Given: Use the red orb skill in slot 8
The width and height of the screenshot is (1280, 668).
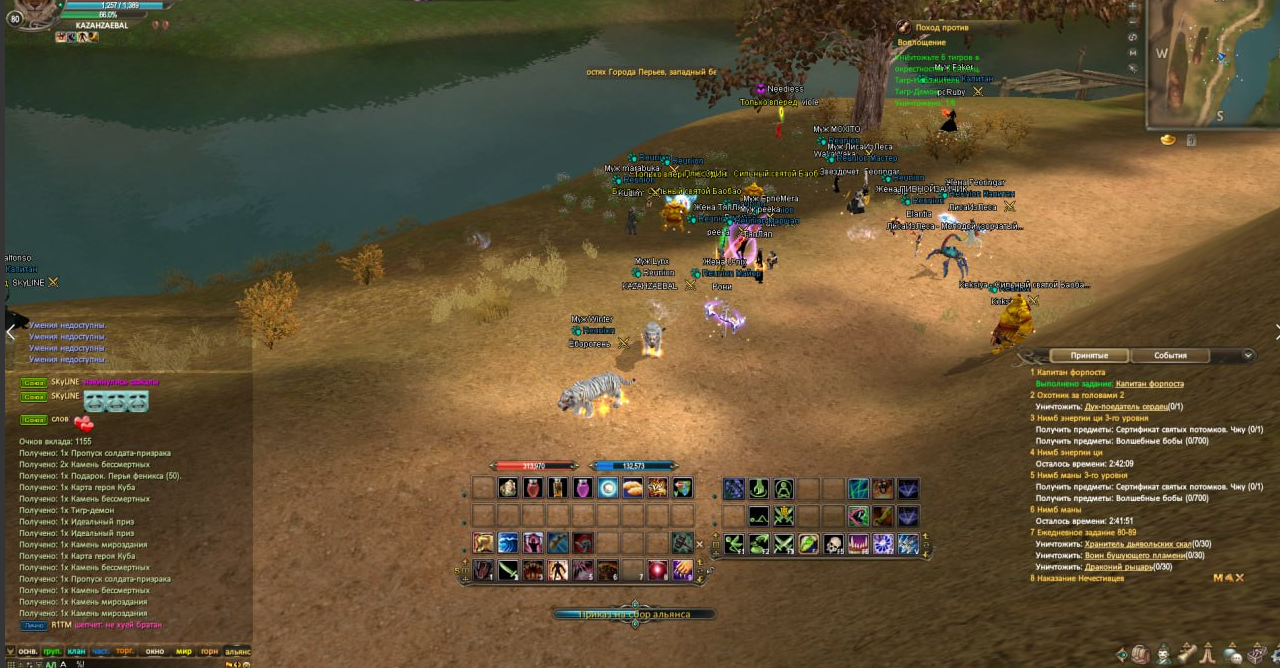Looking at the screenshot, I should (x=658, y=571).
